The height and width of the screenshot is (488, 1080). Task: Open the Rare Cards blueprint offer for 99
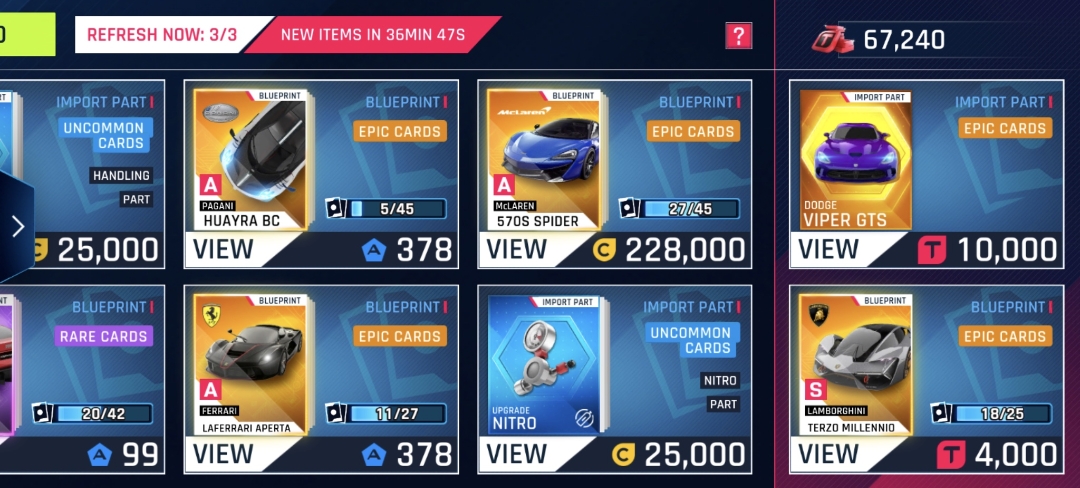pyautogui.click(x=90, y=380)
